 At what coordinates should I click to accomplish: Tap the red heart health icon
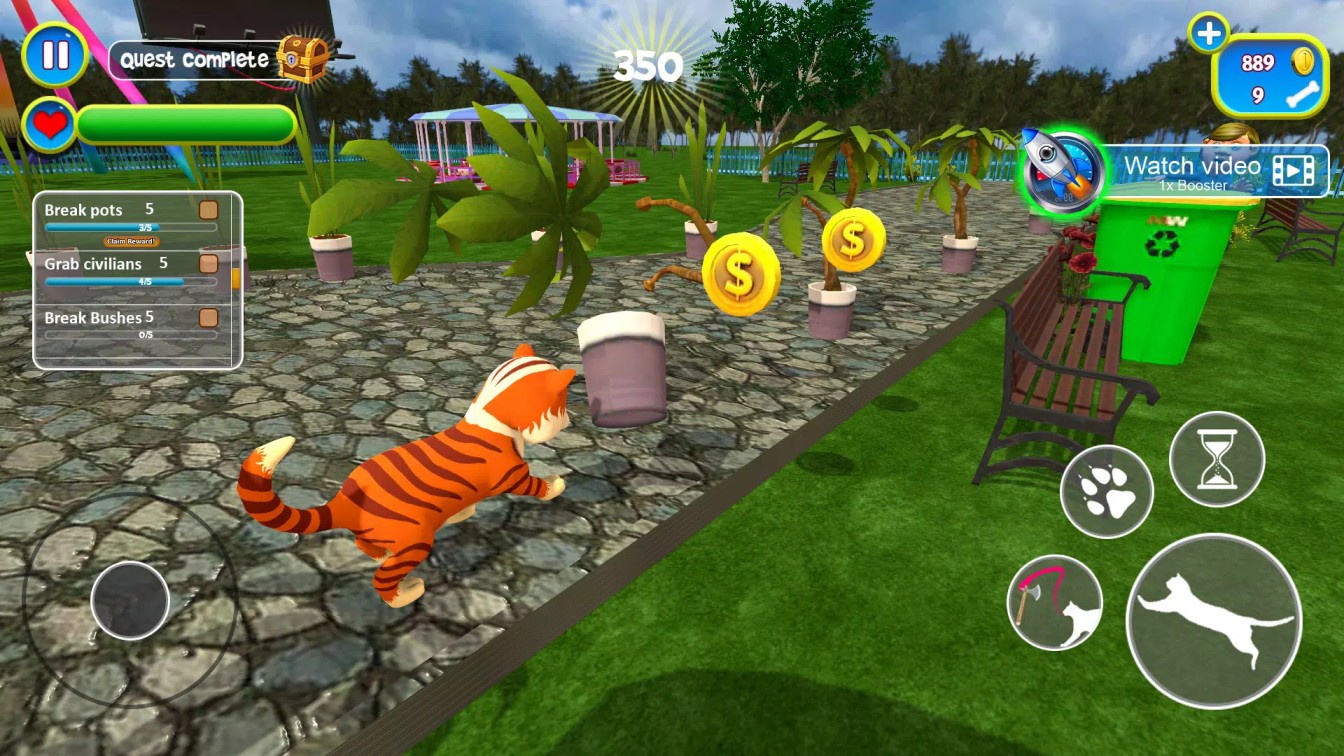[x=49, y=126]
